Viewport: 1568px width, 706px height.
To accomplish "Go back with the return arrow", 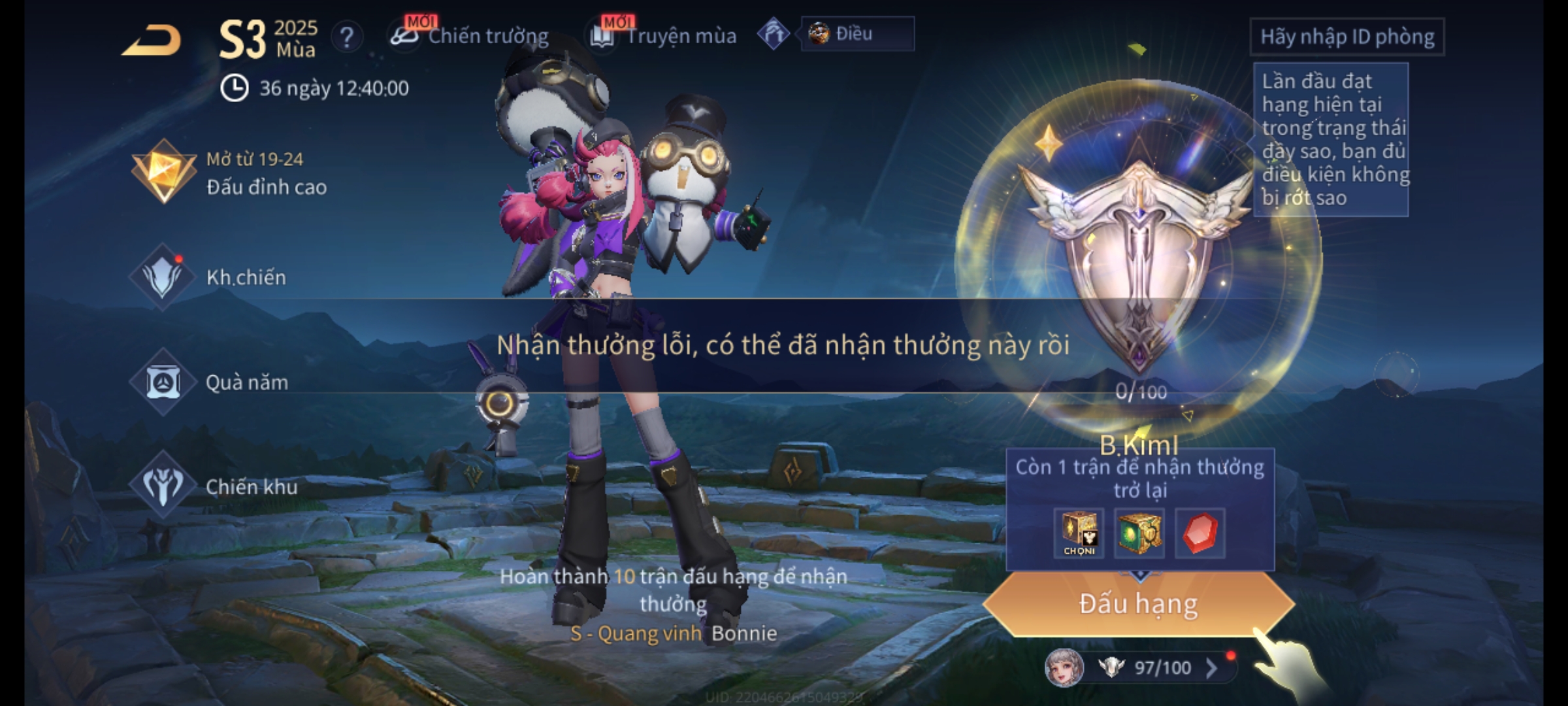I will (152, 41).
